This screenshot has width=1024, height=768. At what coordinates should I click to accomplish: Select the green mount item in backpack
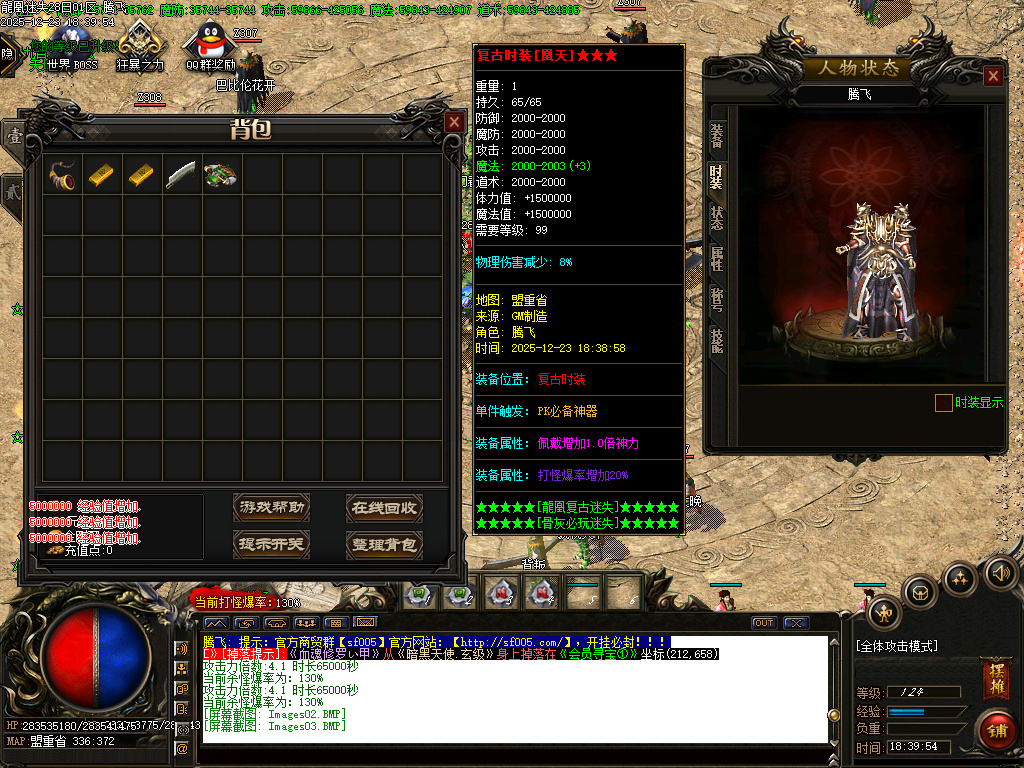click(220, 174)
